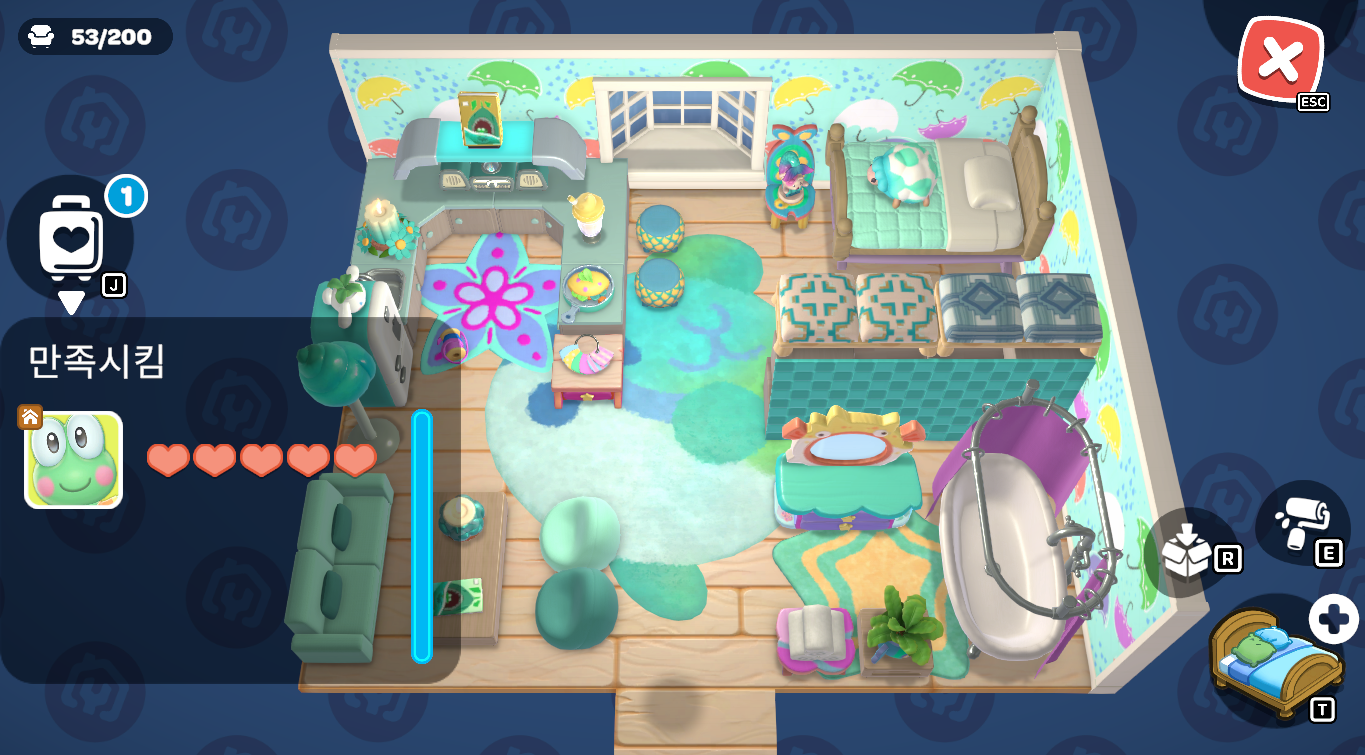1365x755 pixels.
Task: Select the green frog character portrait
Action: coord(74,460)
